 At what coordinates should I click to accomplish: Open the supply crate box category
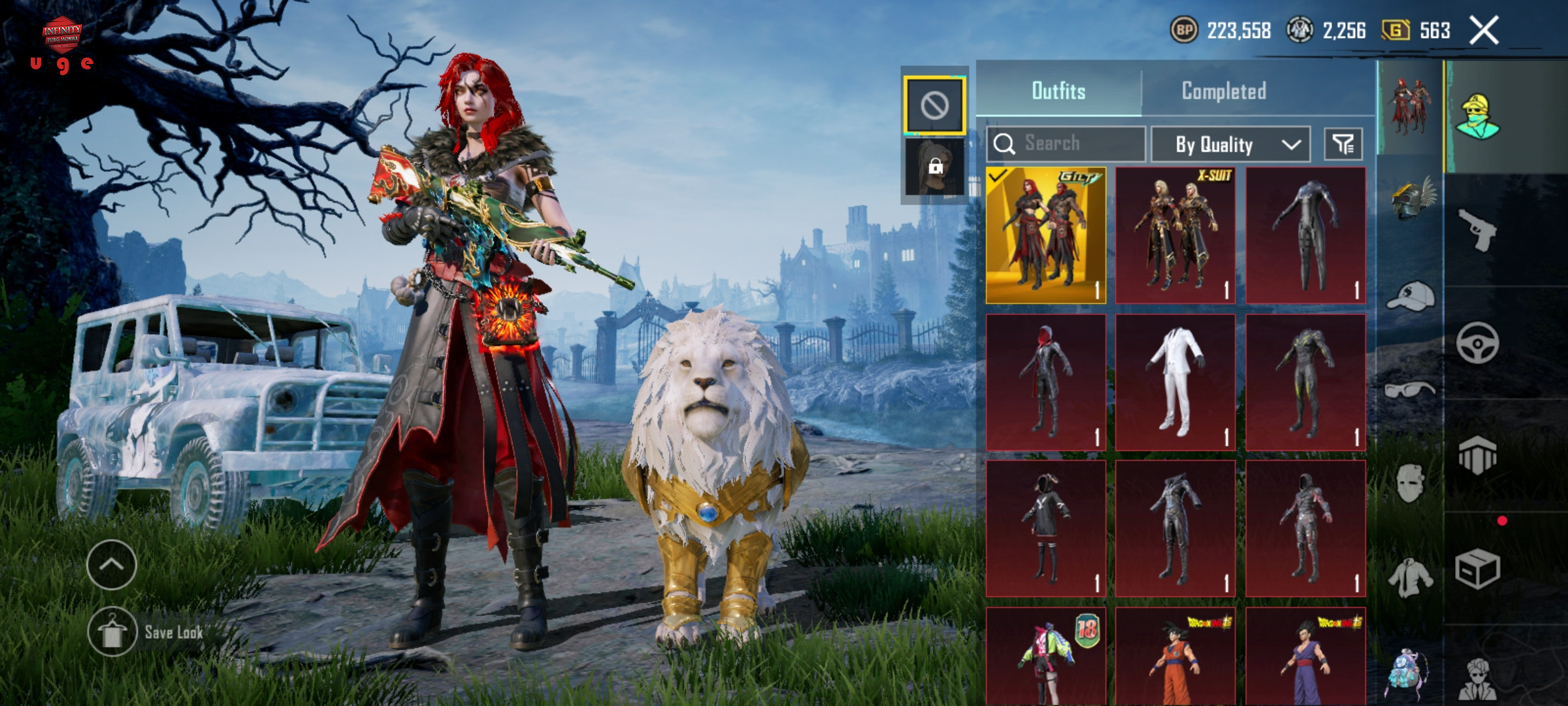tap(1477, 569)
